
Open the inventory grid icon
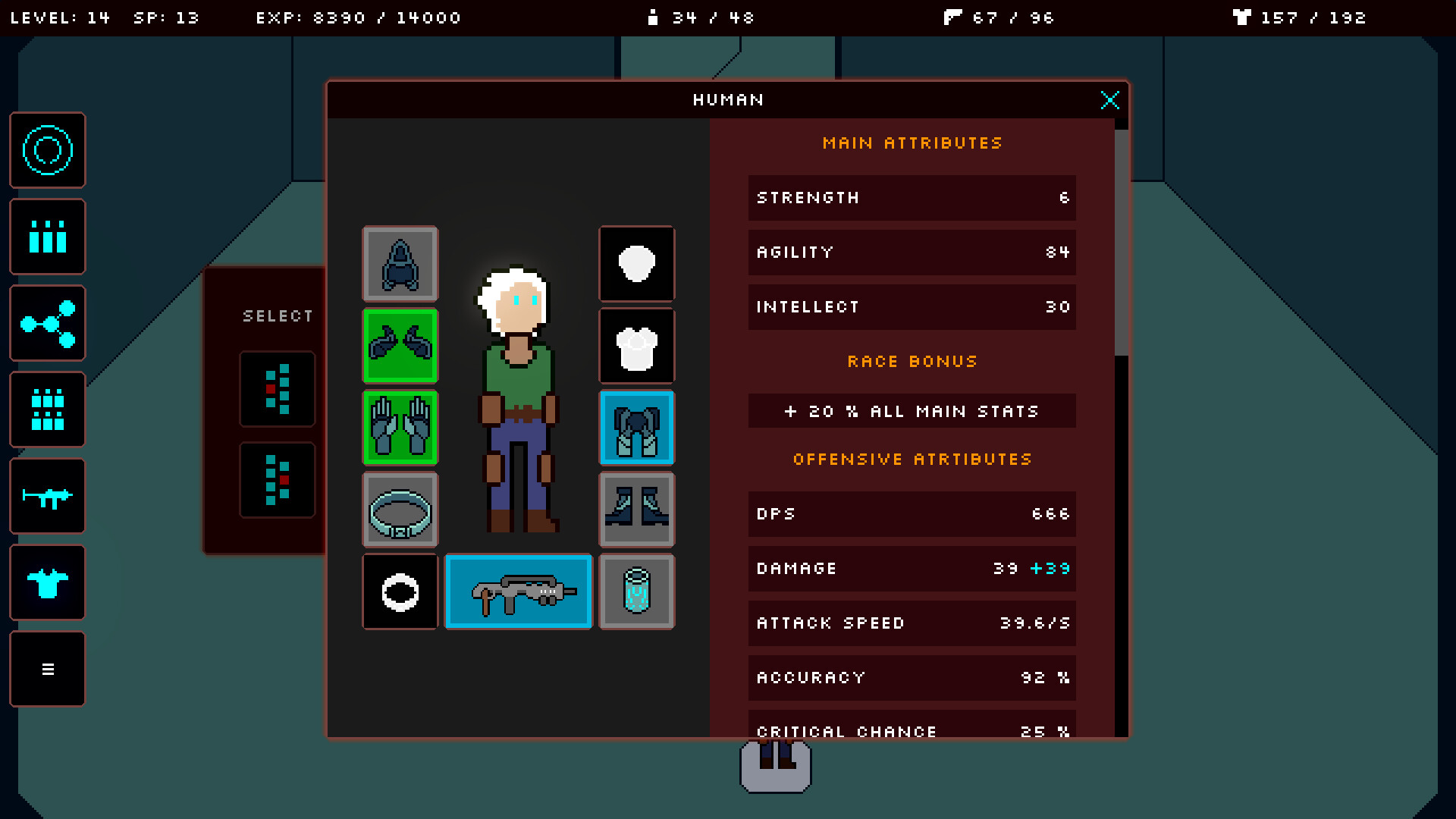pos(47,409)
